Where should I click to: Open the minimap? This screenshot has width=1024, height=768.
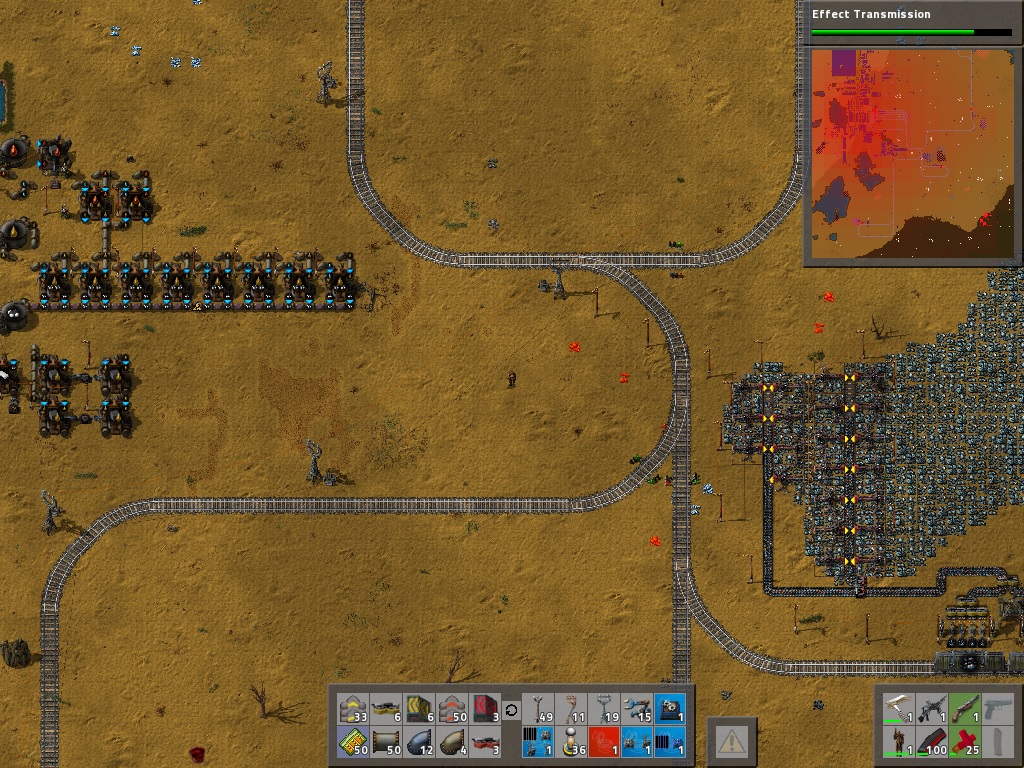coord(911,155)
